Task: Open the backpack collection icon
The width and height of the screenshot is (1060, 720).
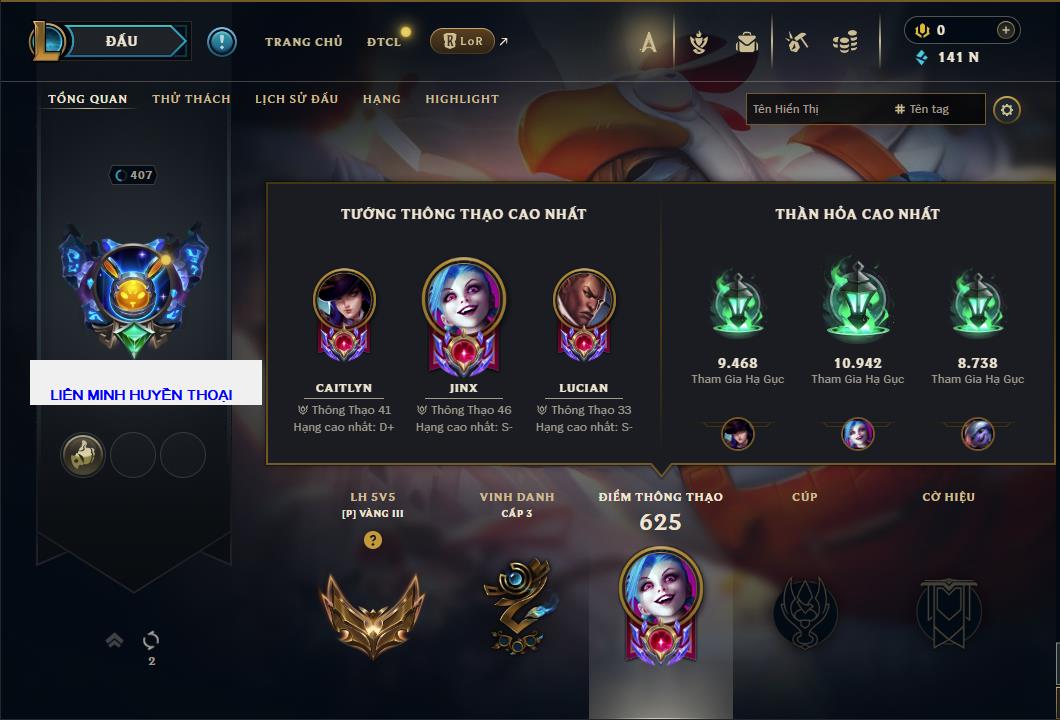Action: coord(747,42)
